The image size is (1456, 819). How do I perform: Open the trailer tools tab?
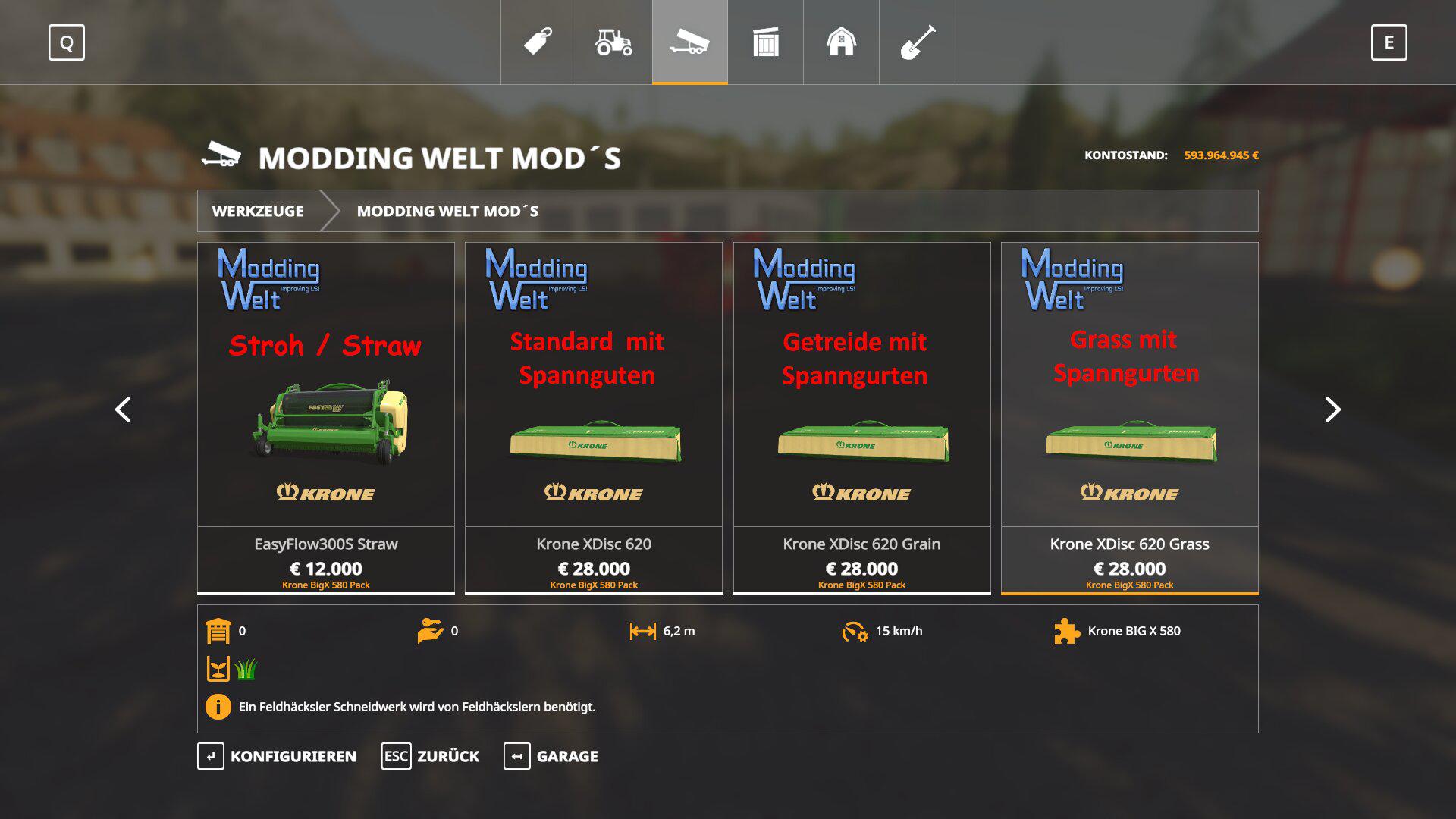click(x=690, y=42)
